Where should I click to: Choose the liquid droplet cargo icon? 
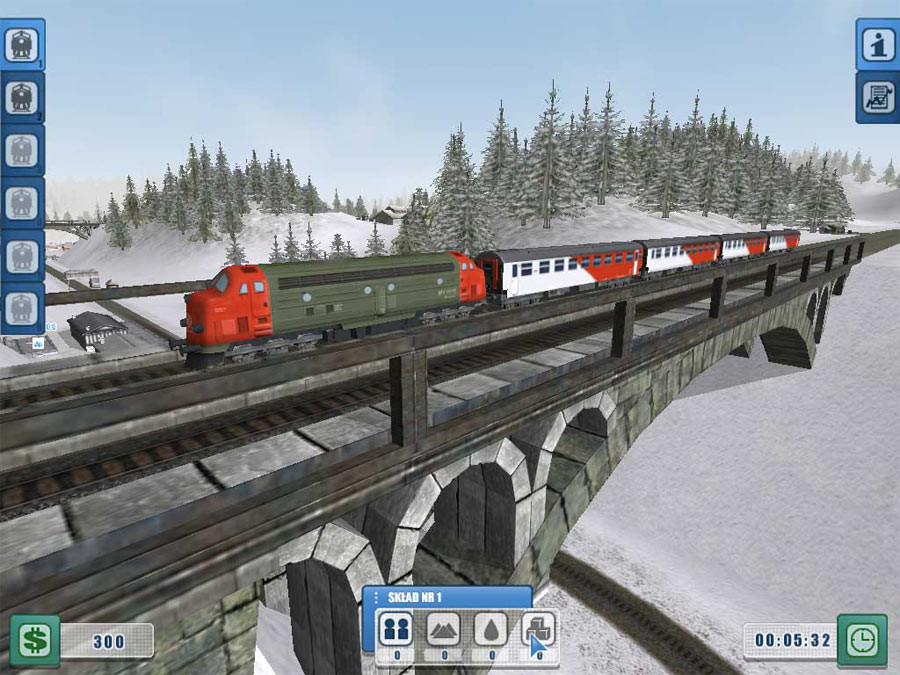(x=492, y=630)
